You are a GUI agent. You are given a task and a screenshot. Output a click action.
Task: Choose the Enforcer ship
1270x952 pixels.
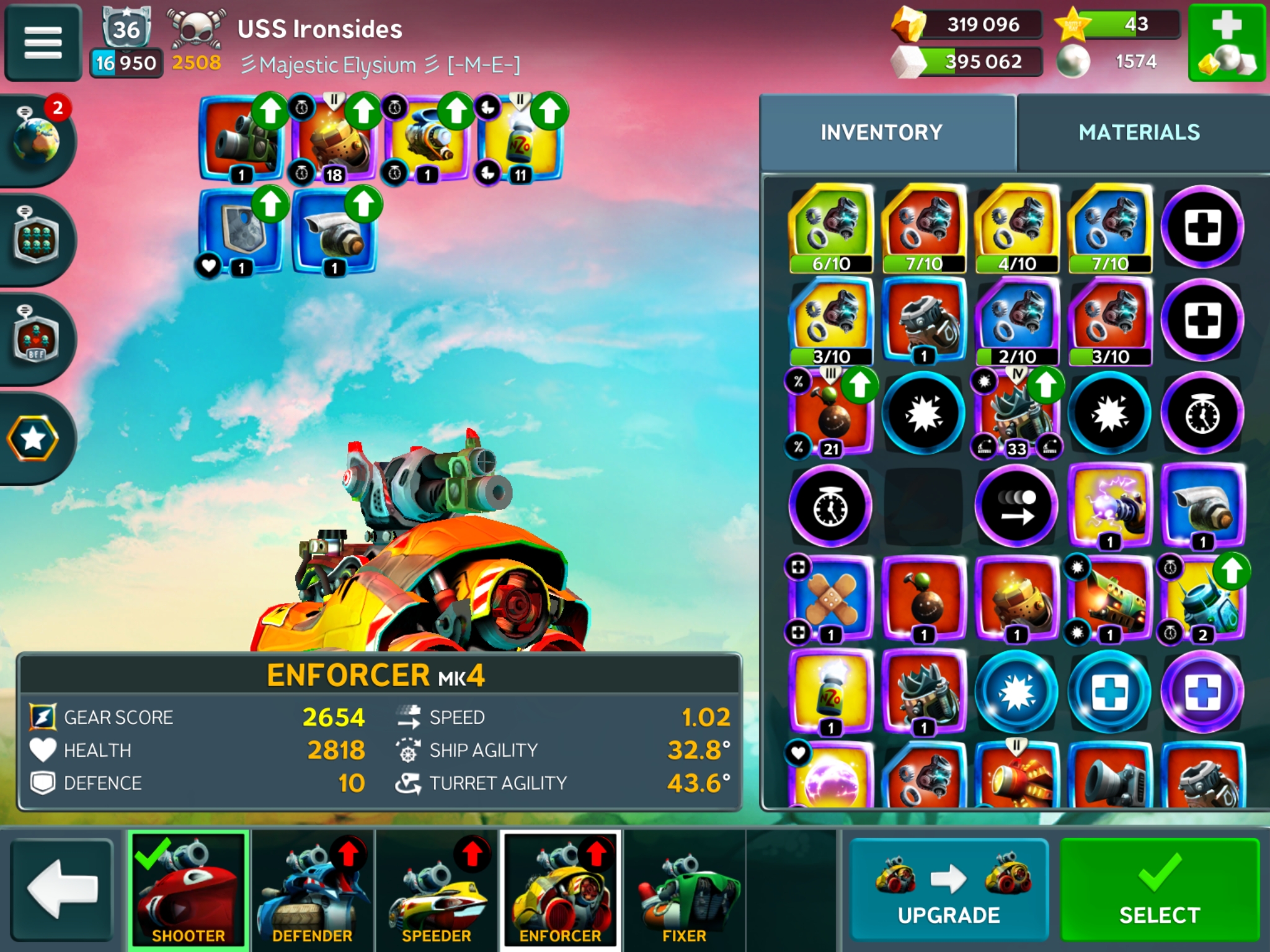[561, 890]
